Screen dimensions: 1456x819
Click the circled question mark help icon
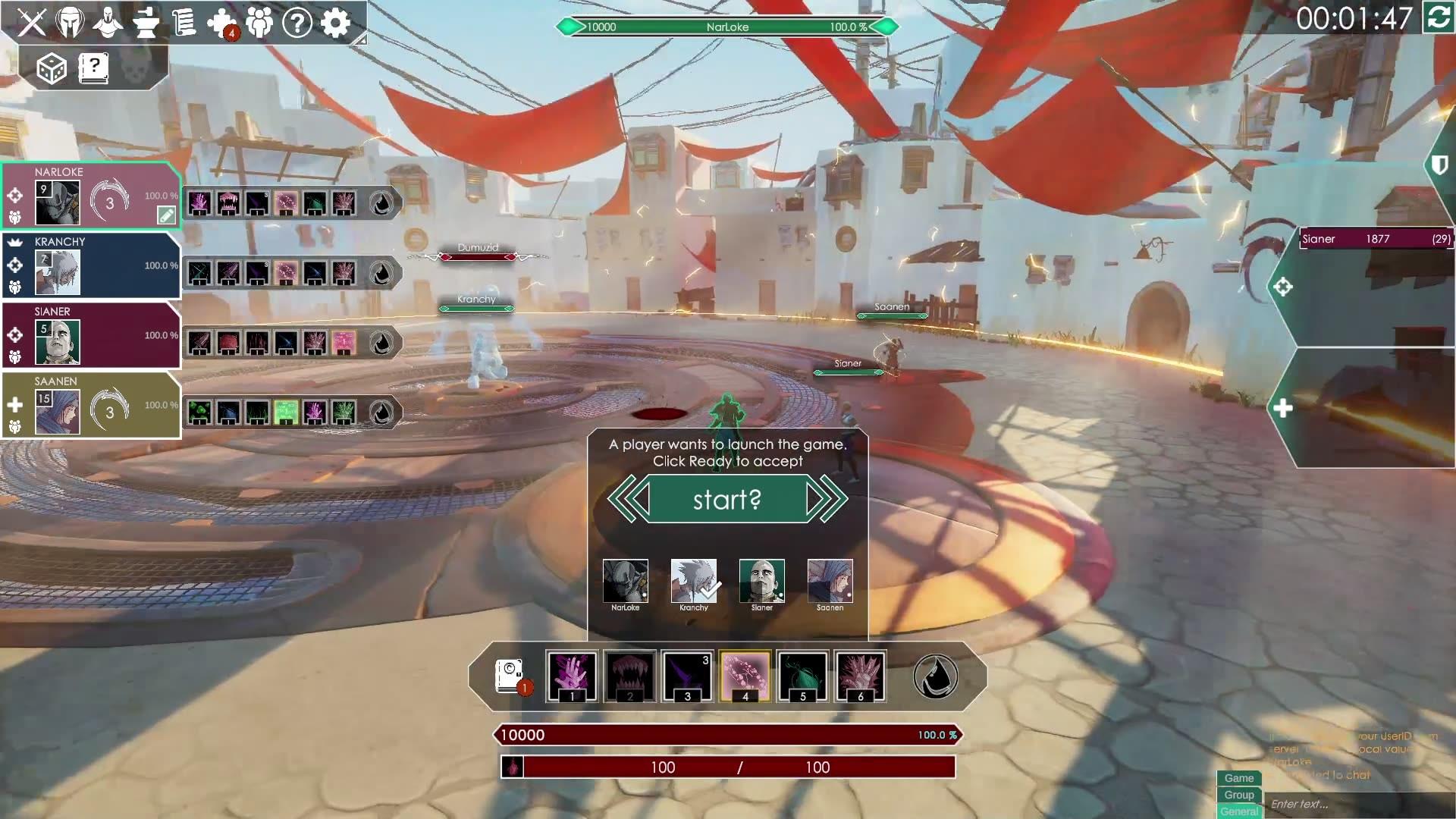tap(296, 23)
